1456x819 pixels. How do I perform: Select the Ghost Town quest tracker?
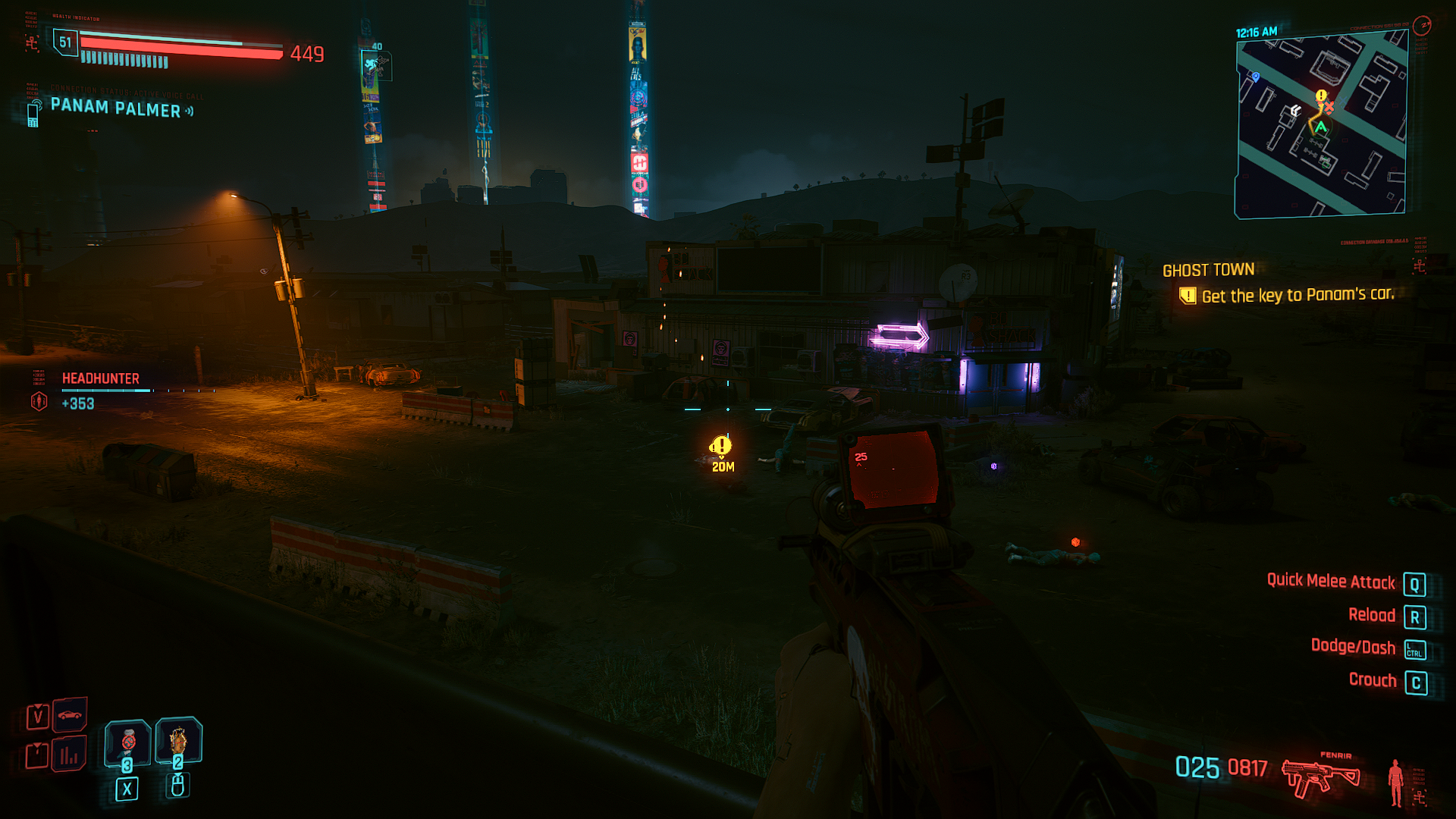pyautogui.click(x=1208, y=270)
